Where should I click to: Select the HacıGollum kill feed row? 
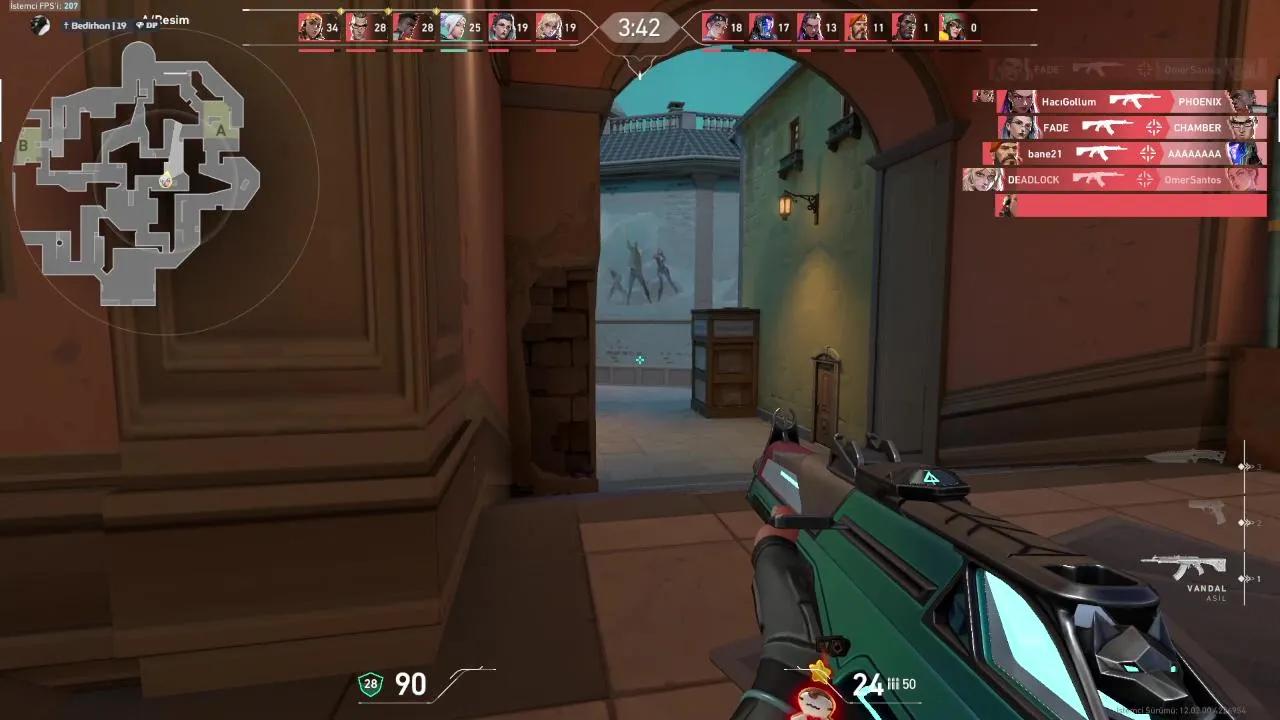(x=1119, y=102)
